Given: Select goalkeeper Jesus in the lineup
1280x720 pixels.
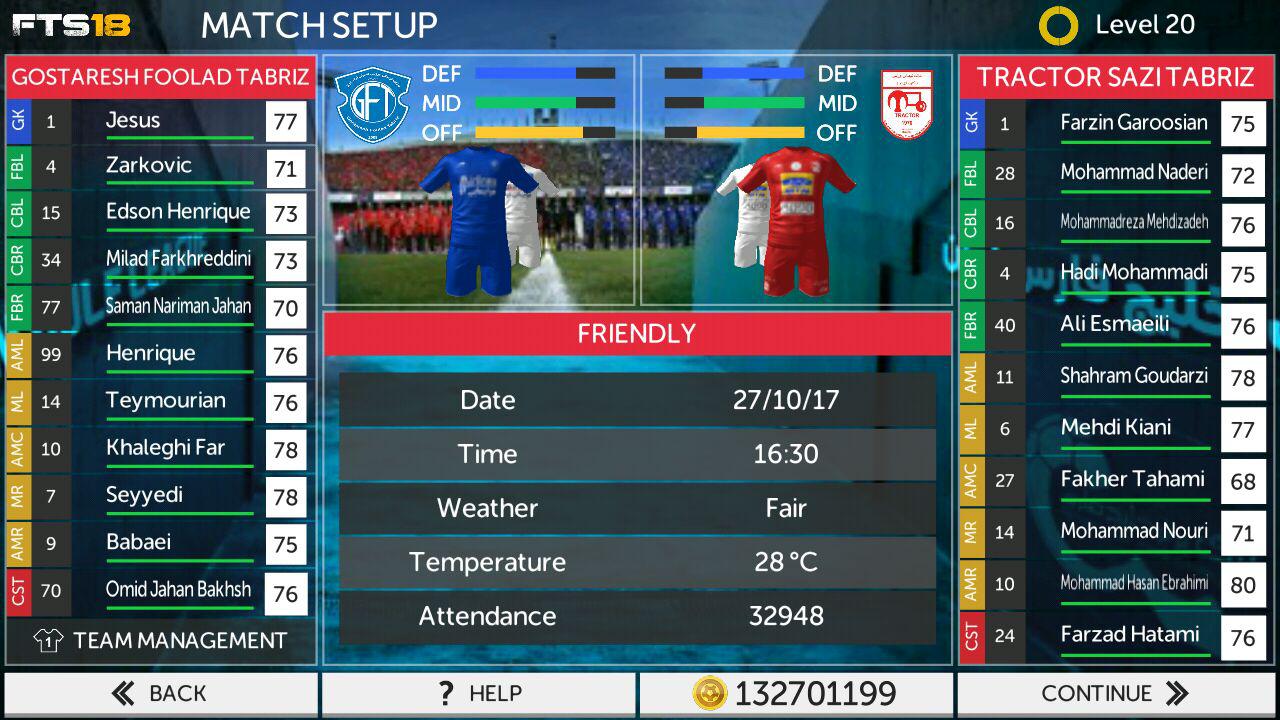Looking at the screenshot, I should point(160,121).
